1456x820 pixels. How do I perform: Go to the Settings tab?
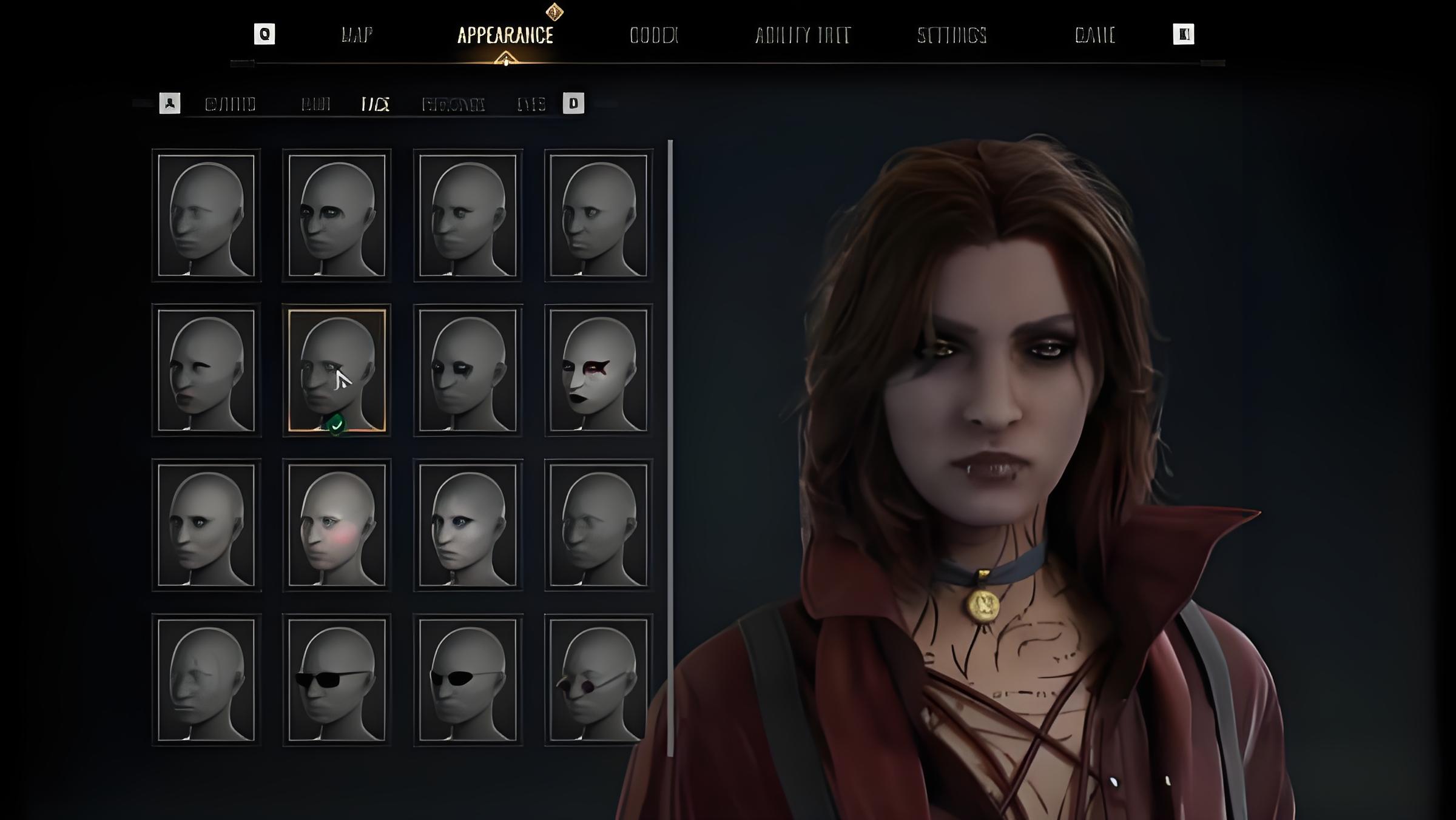pyautogui.click(x=951, y=35)
